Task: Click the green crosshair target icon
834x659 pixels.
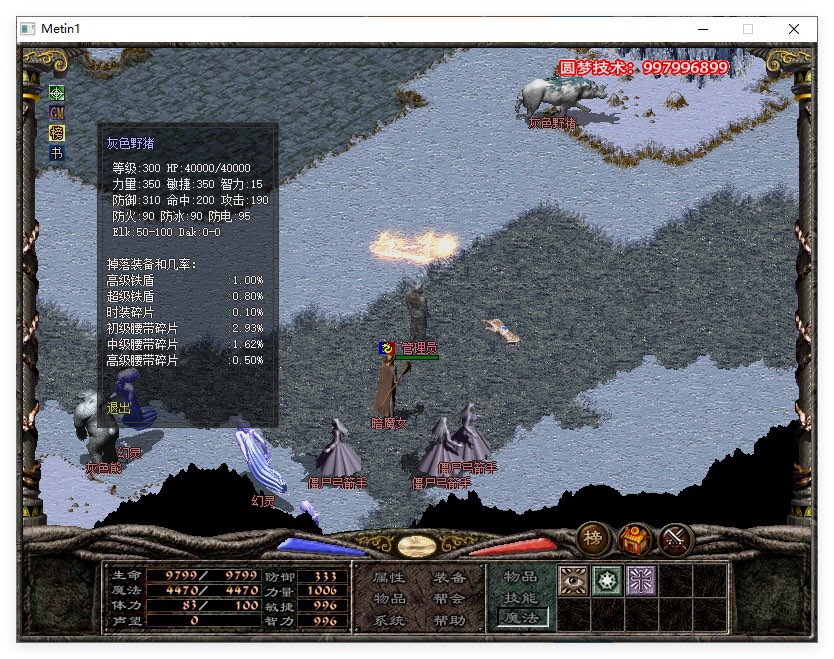Action: [x=57, y=92]
